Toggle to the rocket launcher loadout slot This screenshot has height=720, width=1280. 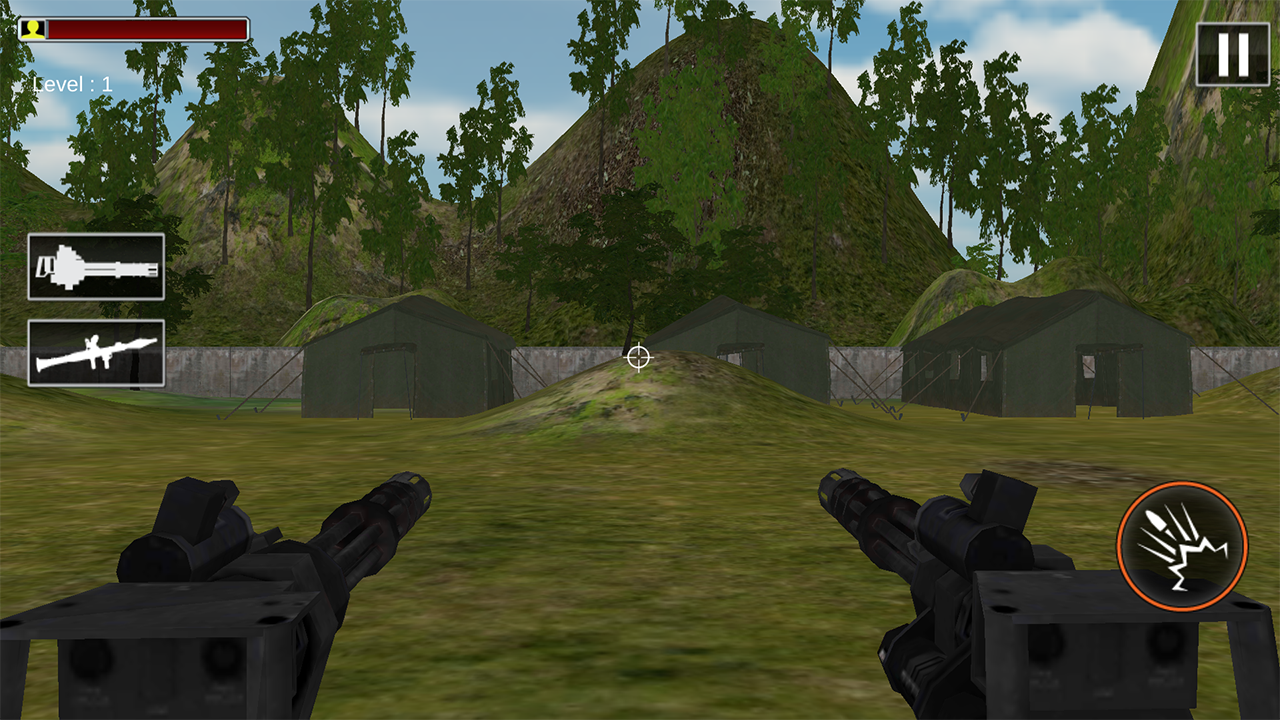96,355
